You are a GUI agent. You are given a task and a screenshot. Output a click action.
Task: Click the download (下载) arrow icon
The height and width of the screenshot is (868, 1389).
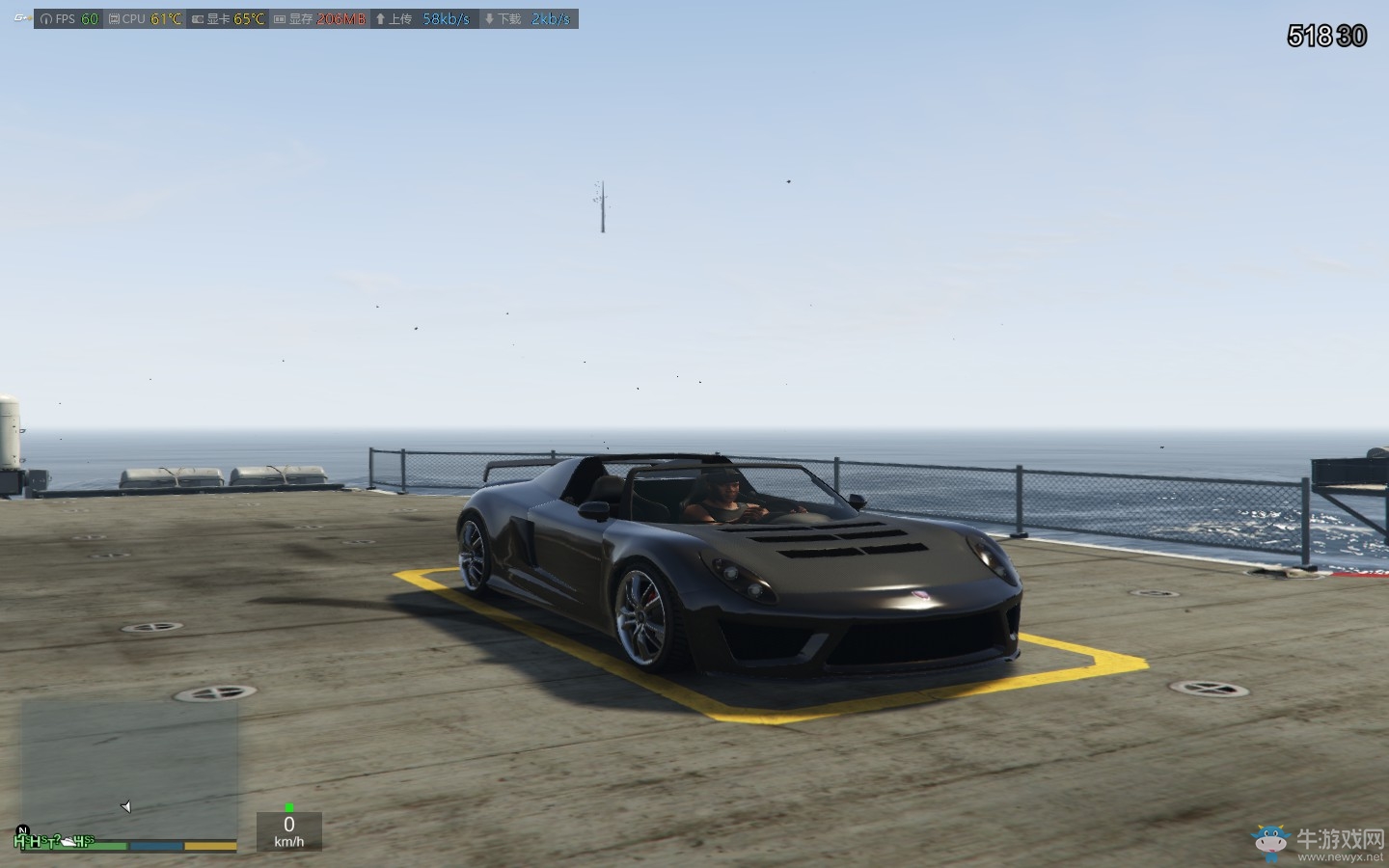tap(491, 18)
